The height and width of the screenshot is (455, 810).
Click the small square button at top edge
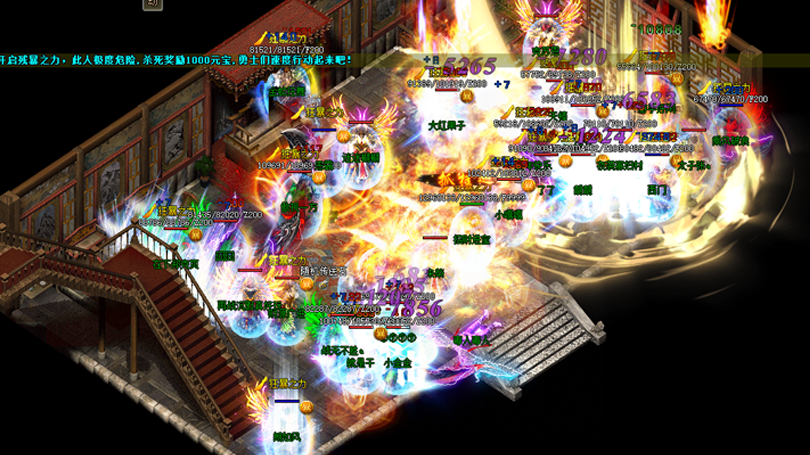tap(152, 4)
